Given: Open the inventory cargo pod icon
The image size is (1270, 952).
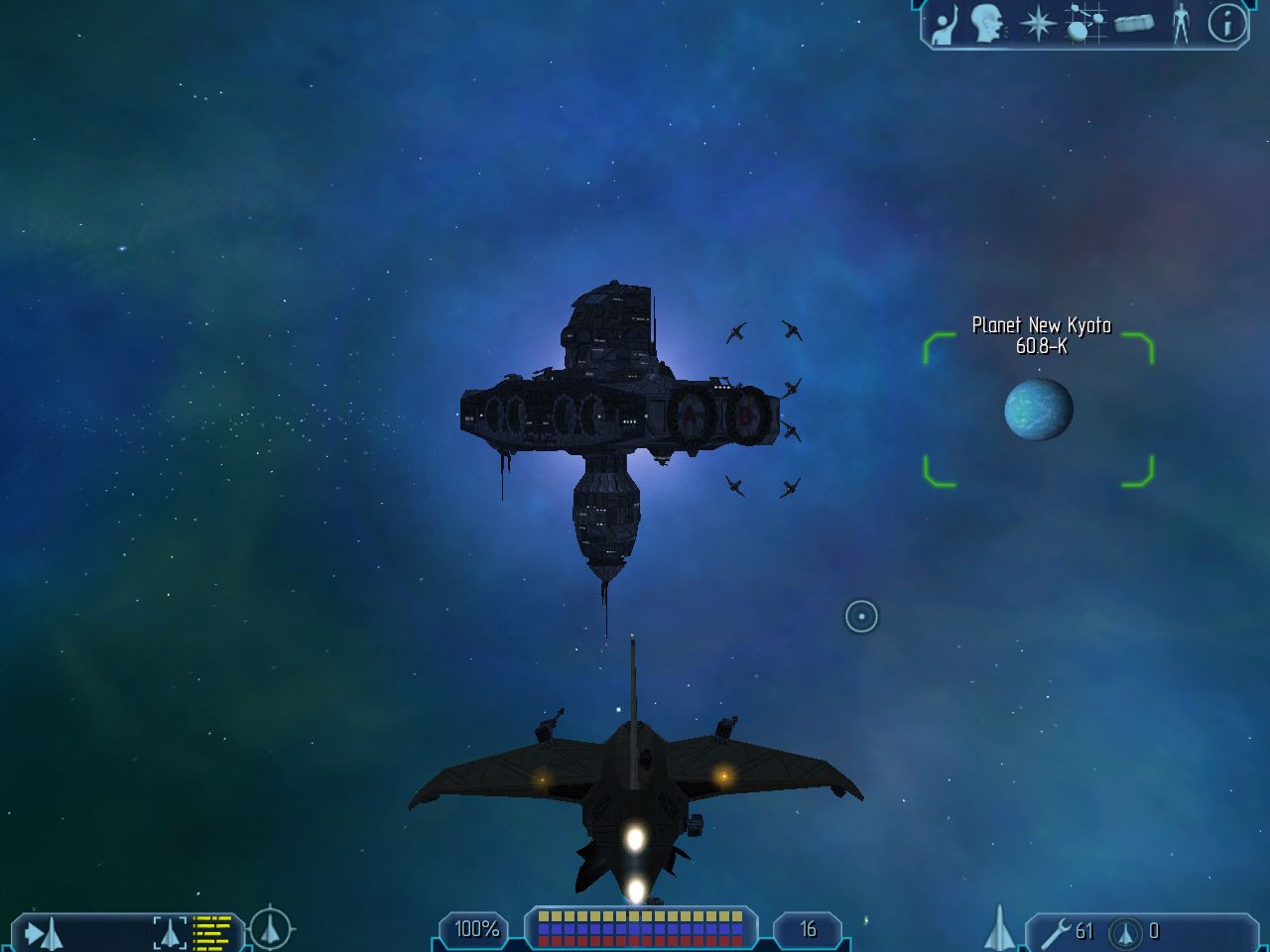Looking at the screenshot, I should [x=1134, y=23].
